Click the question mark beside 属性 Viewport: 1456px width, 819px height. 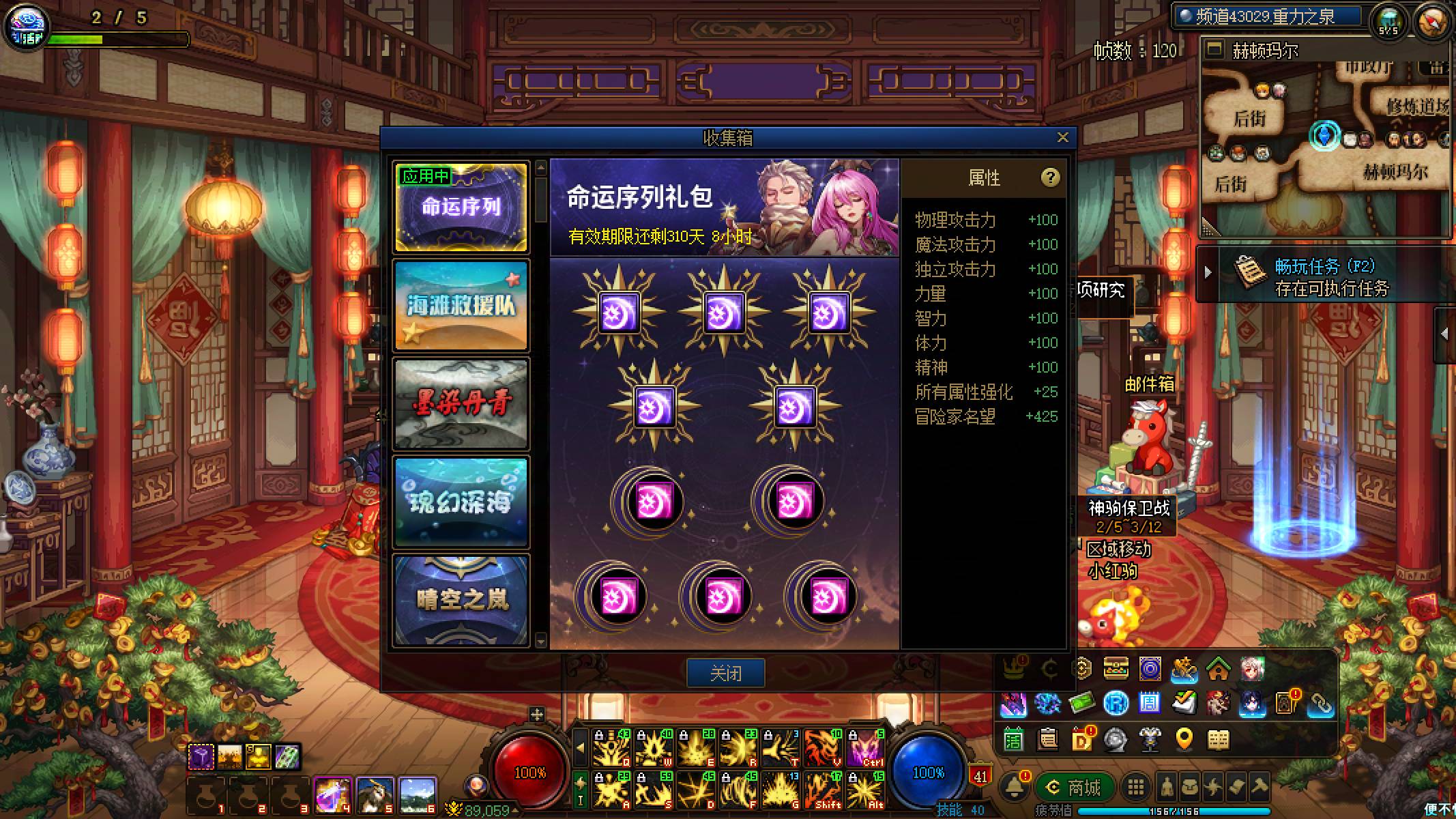(x=1051, y=177)
